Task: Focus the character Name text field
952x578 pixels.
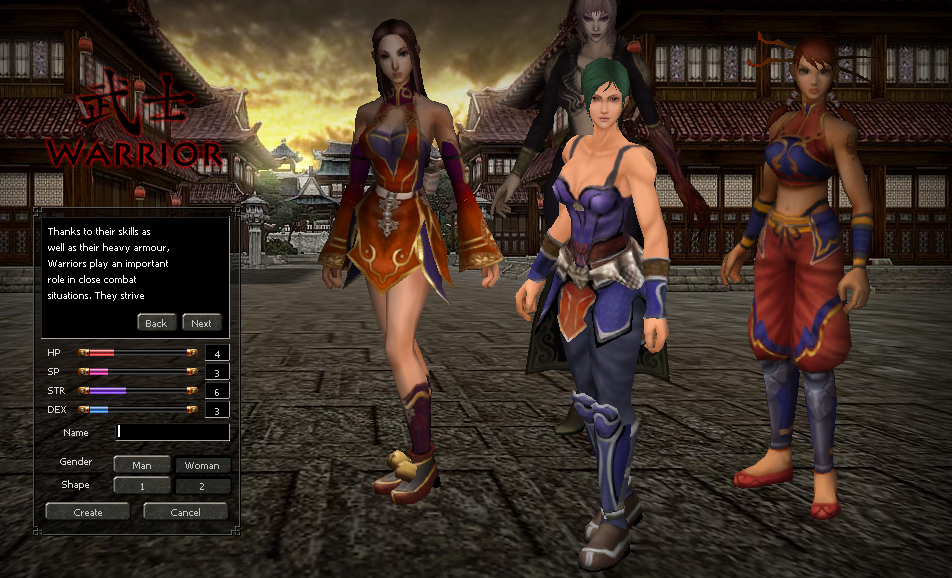Action: pos(173,432)
